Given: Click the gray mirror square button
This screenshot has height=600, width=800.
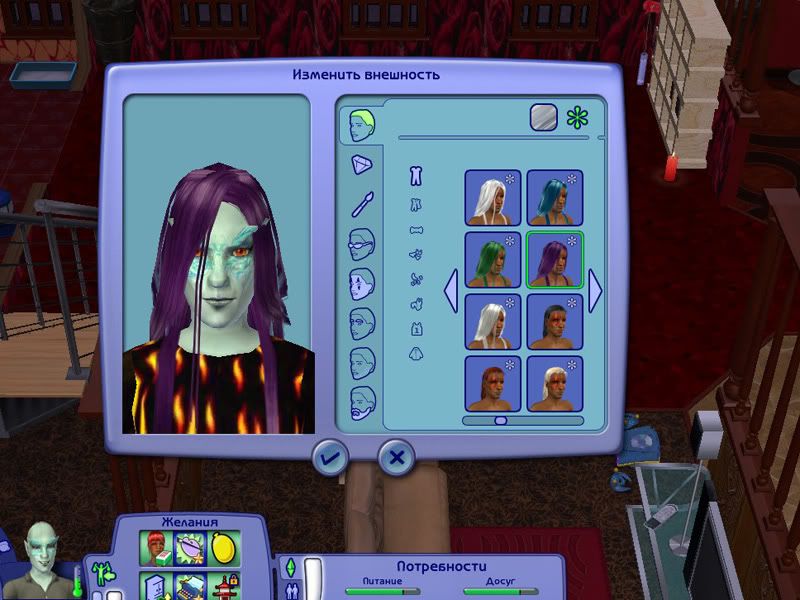Looking at the screenshot, I should pos(543,117).
